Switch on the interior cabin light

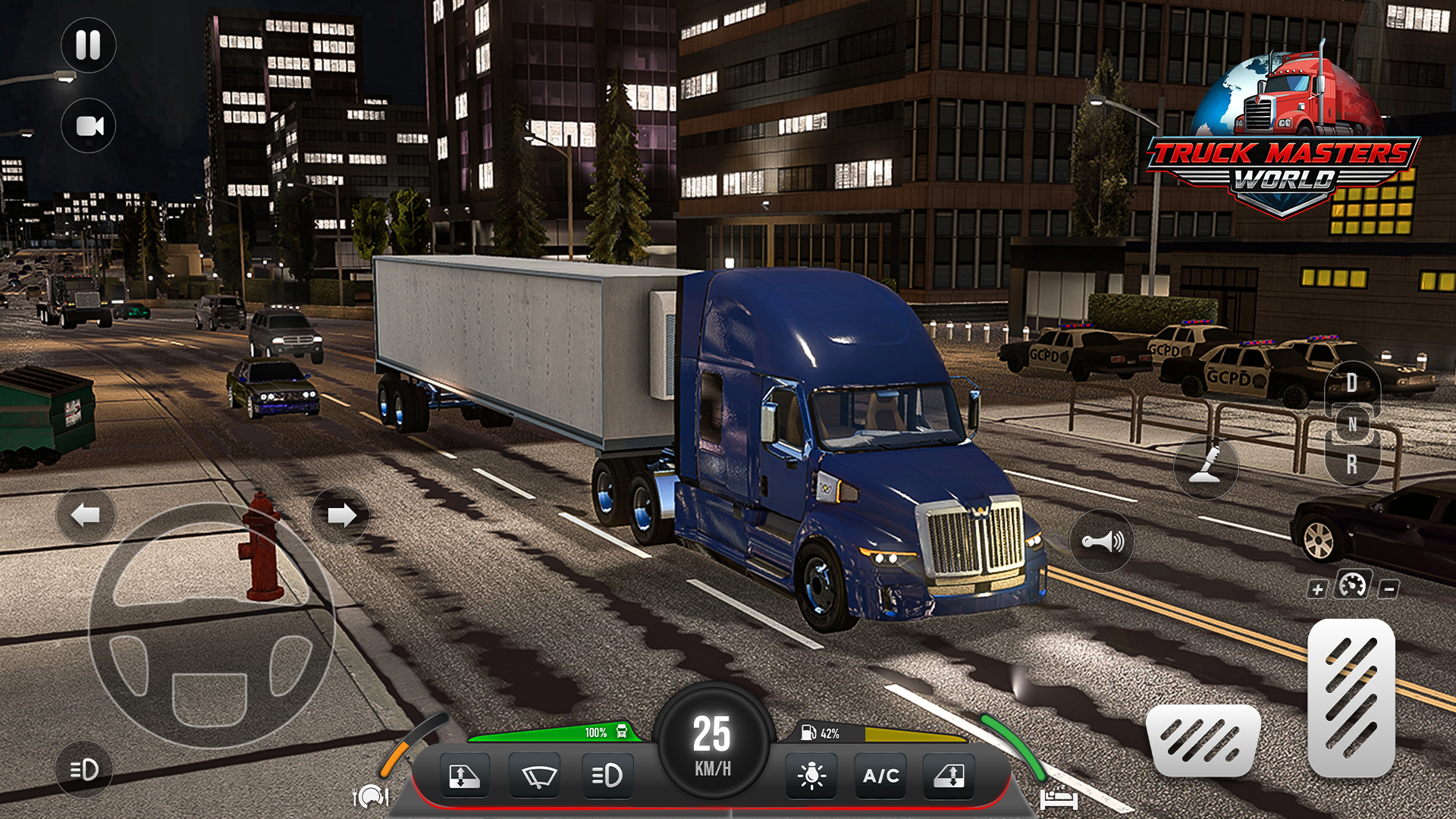coord(811,776)
